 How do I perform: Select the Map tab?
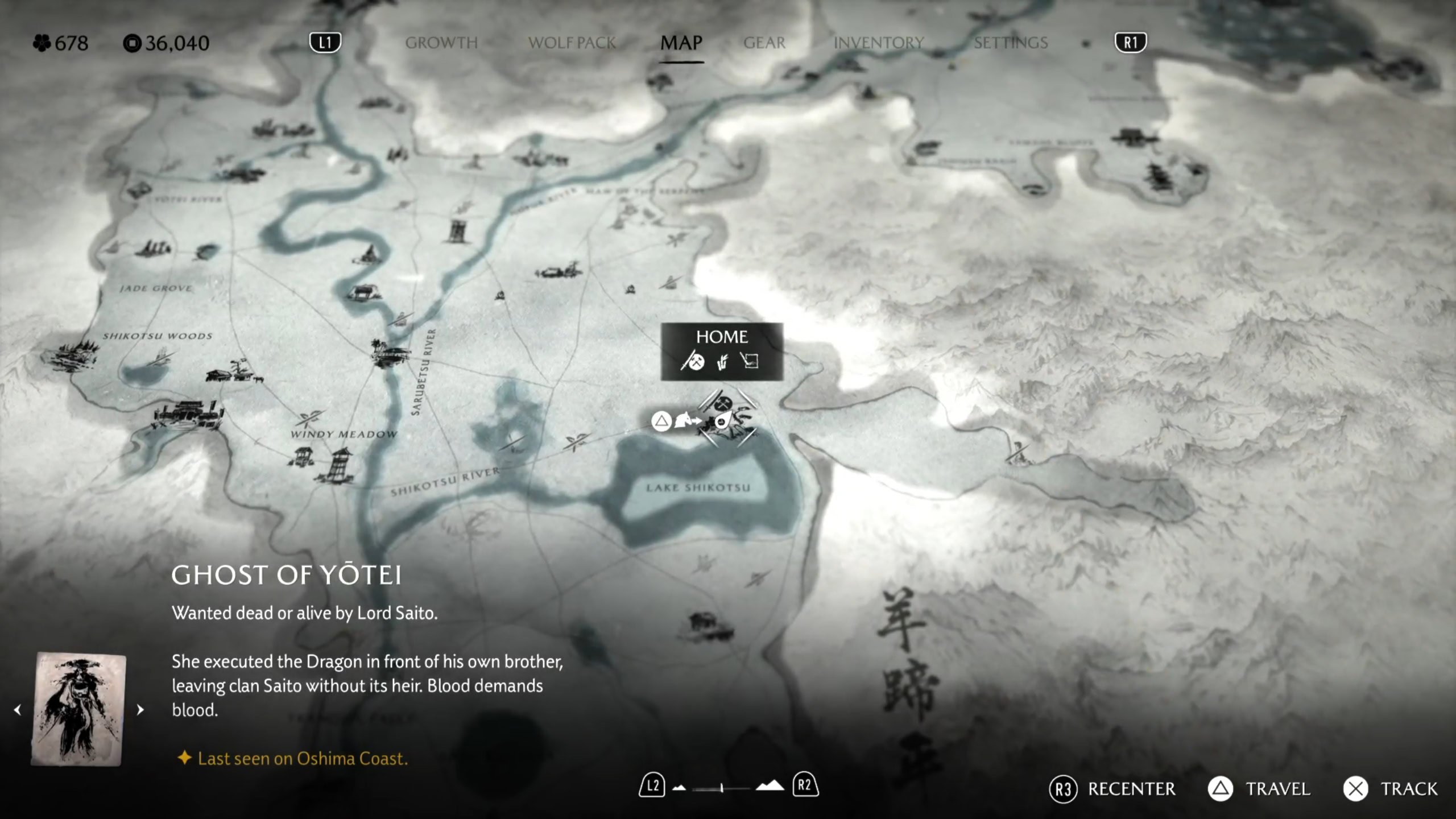coord(681,43)
